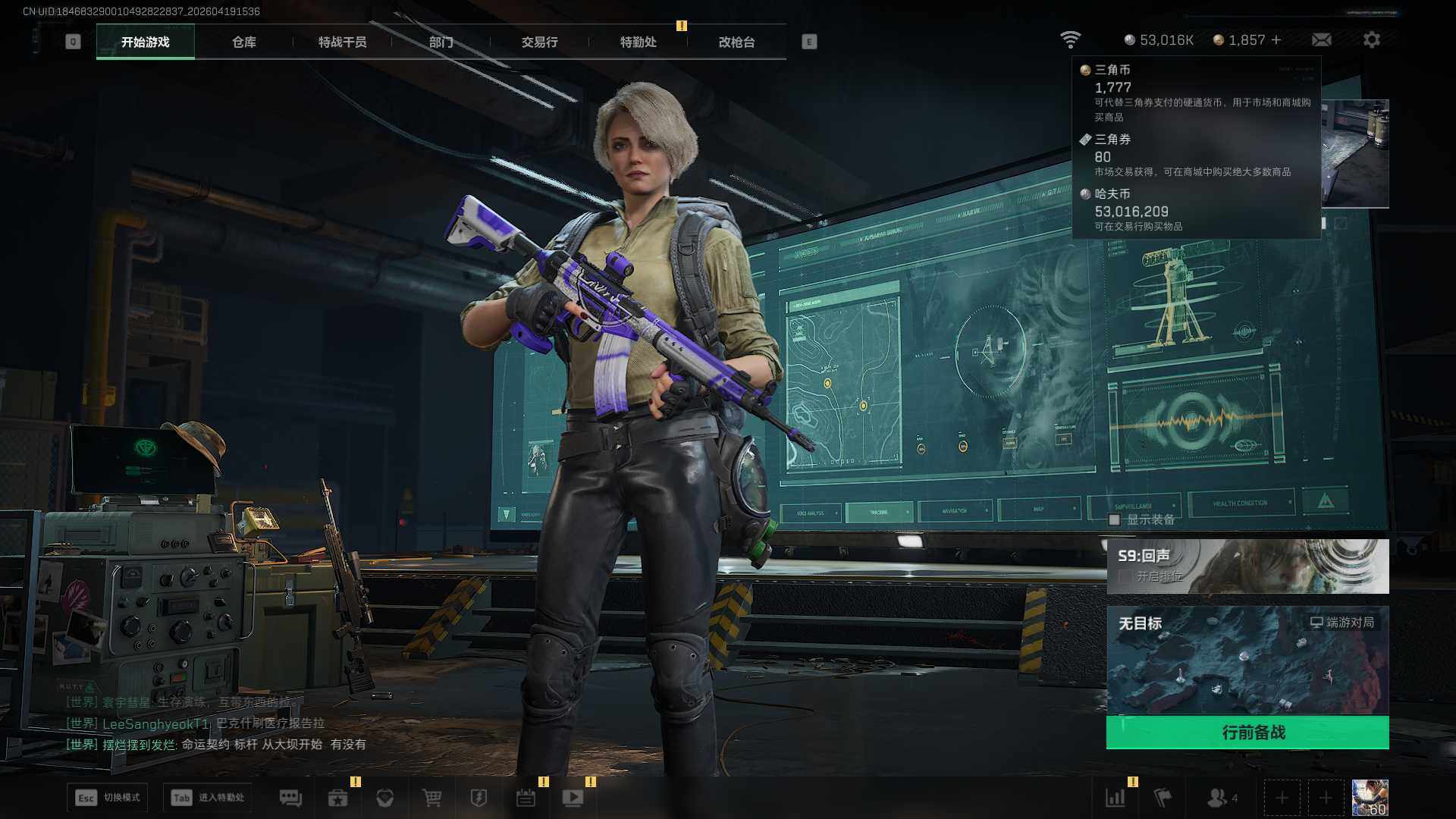Image resolution: width=1456 pixels, height=819 pixels.
Task: Open the calendar events icon
Action: [x=526, y=798]
